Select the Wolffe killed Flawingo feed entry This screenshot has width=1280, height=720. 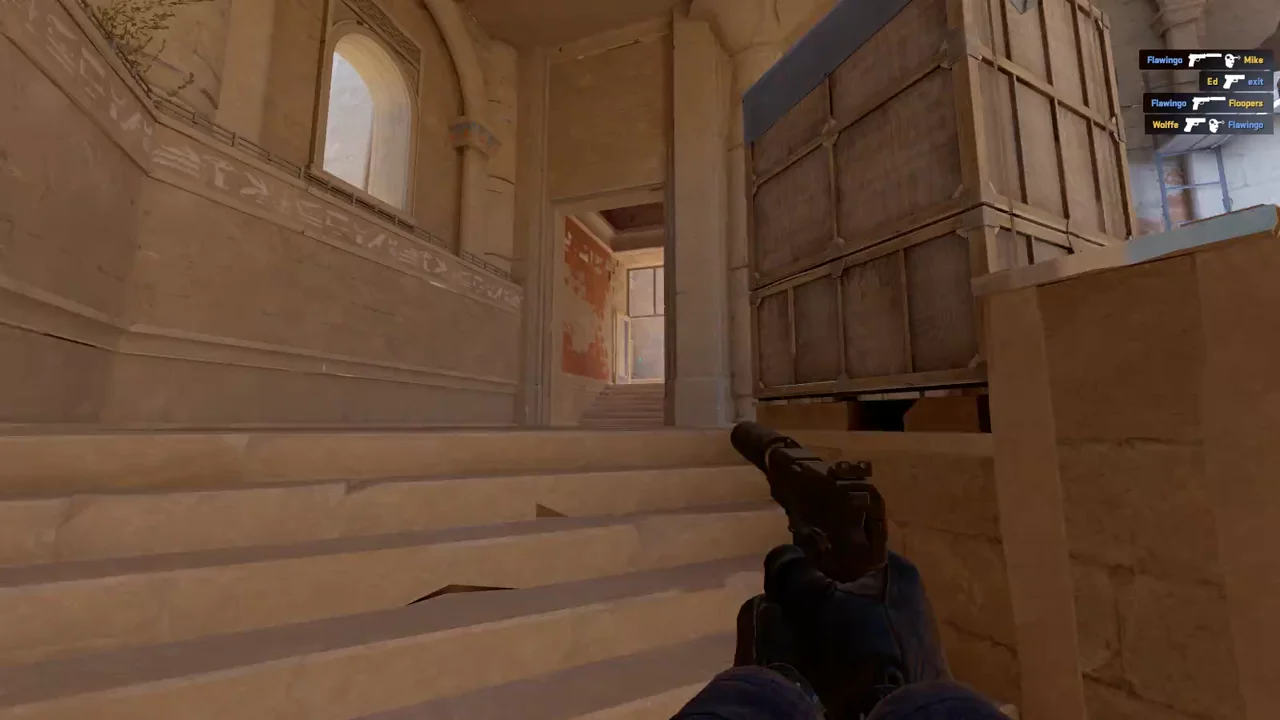[x=1208, y=125]
